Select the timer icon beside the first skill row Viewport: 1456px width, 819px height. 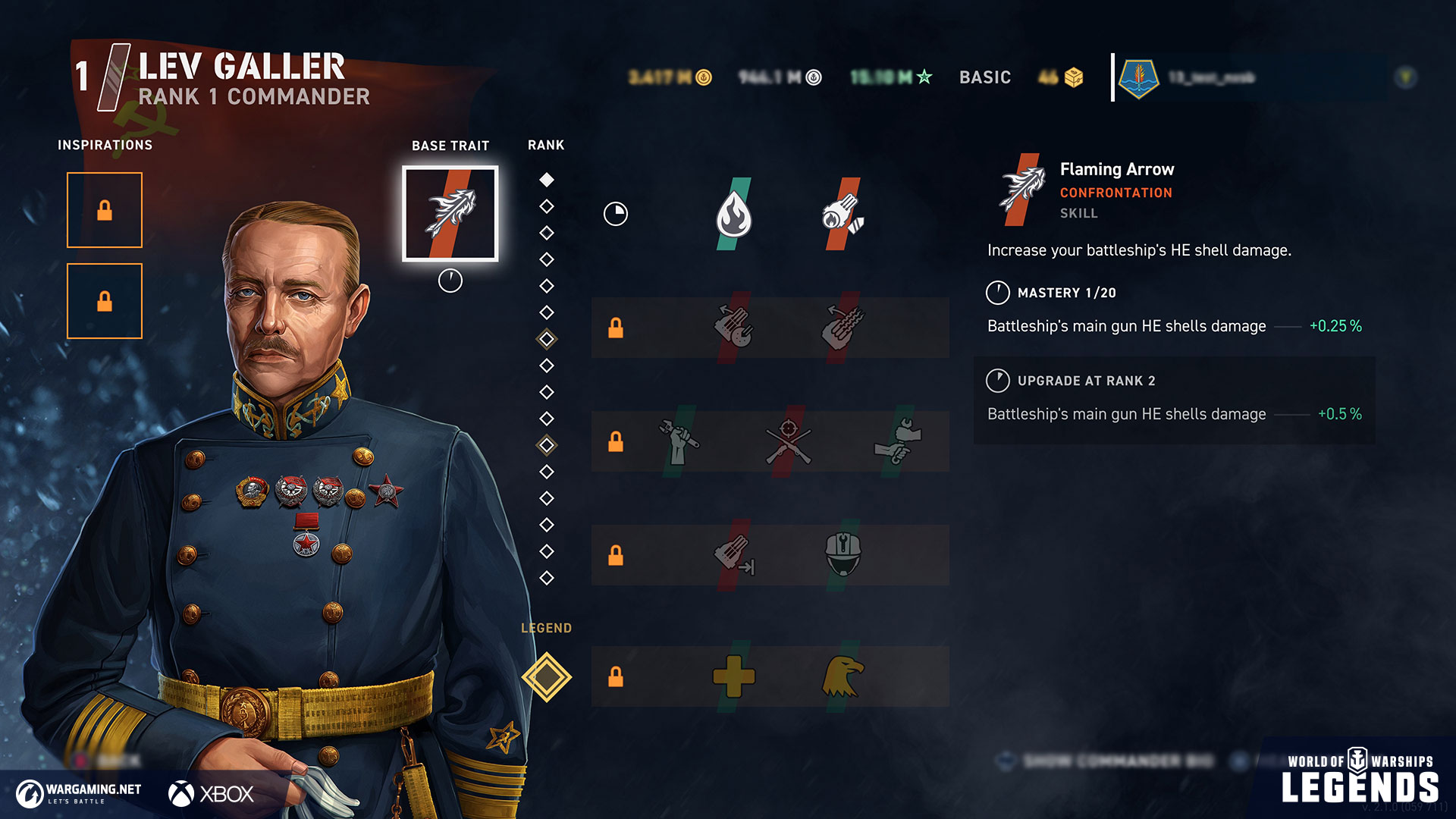(615, 214)
